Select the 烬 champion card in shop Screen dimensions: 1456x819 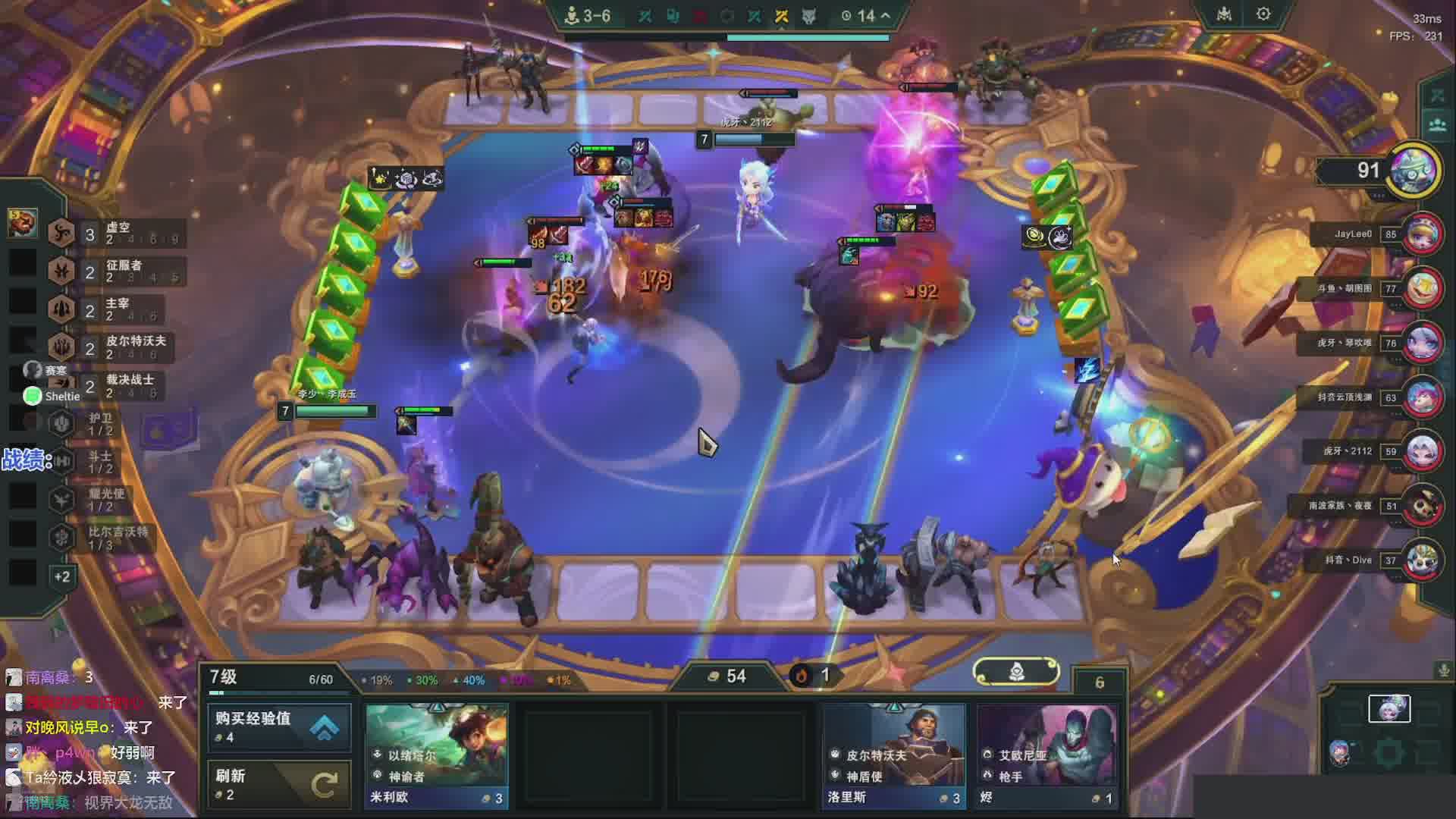pos(1047,755)
